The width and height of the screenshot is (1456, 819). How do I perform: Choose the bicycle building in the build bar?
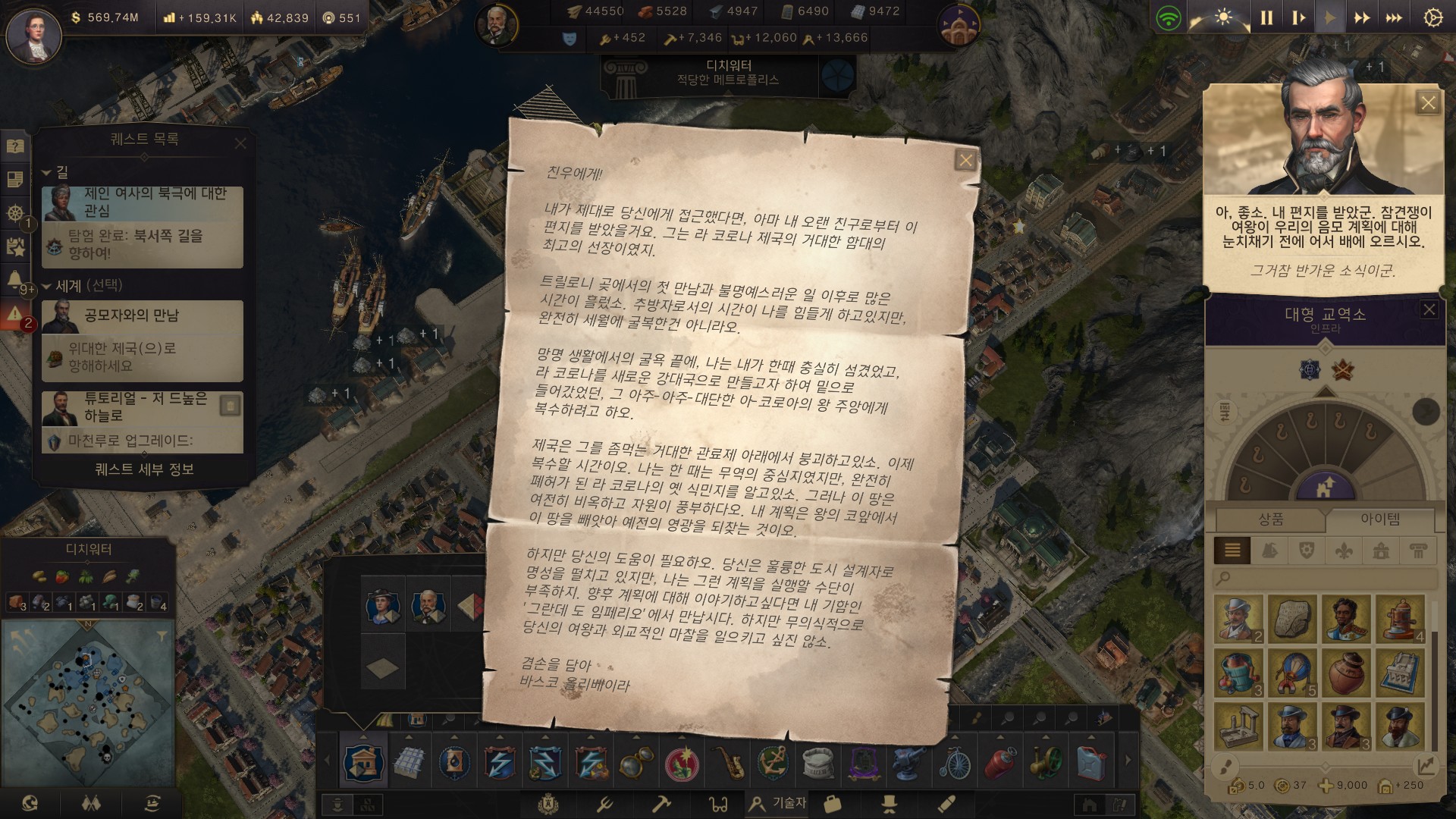[955, 762]
